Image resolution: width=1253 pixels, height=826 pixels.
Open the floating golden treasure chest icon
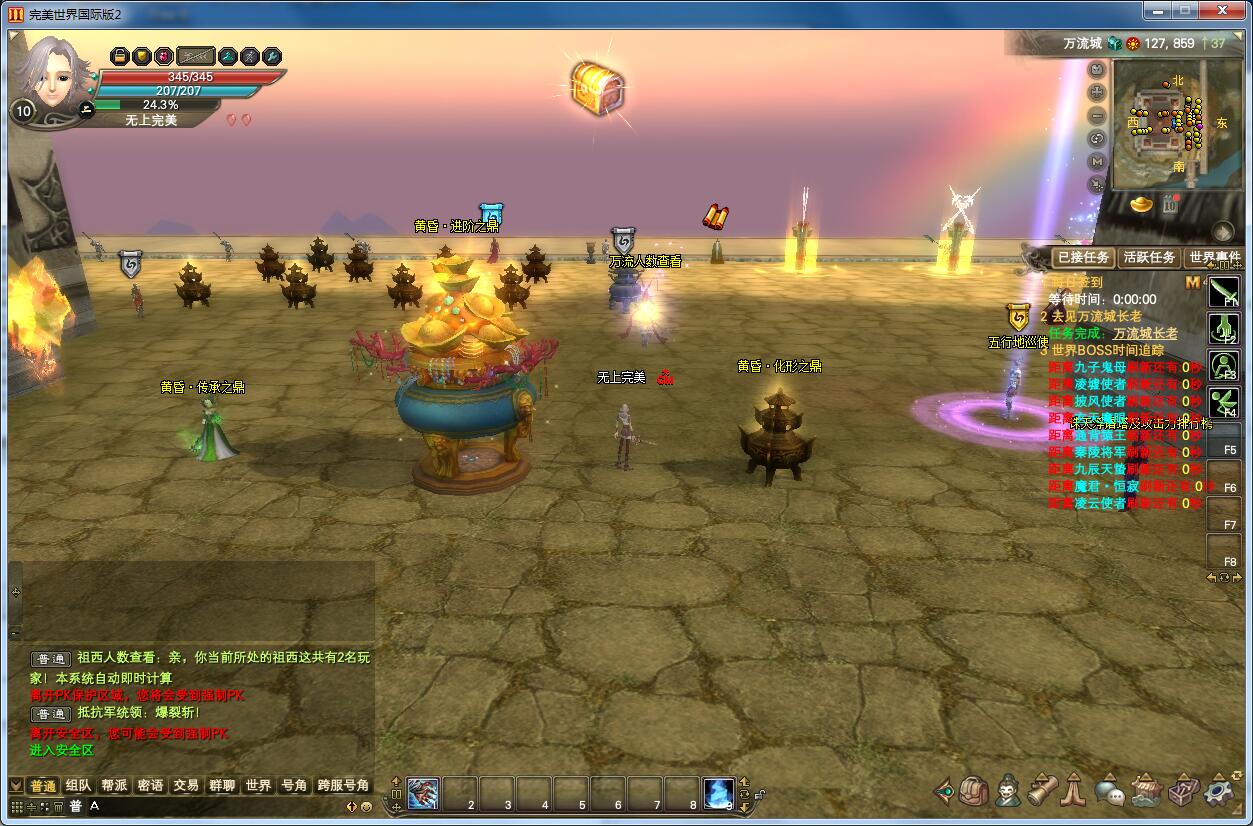point(597,88)
